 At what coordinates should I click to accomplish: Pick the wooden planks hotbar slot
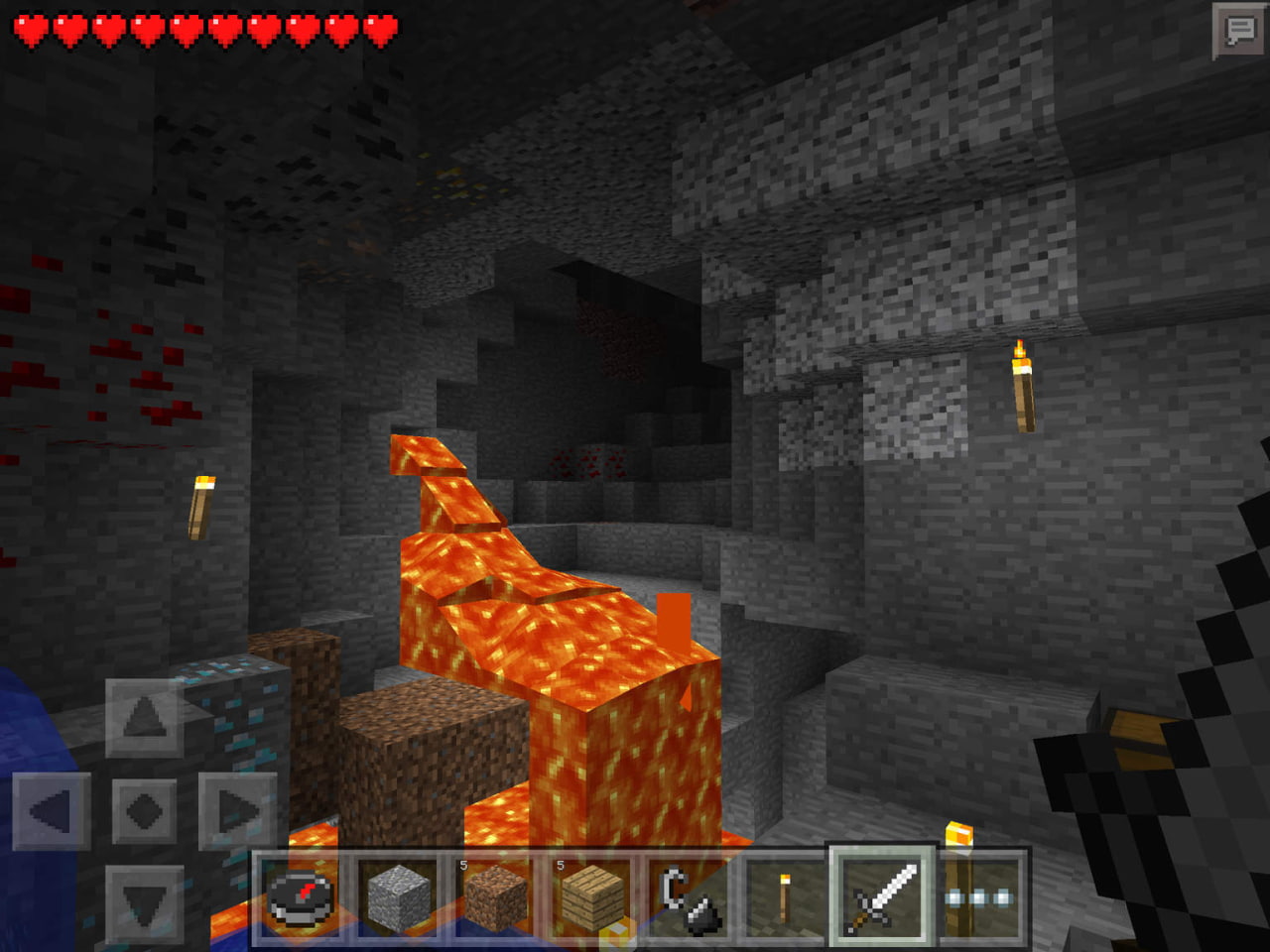[x=592, y=897]
